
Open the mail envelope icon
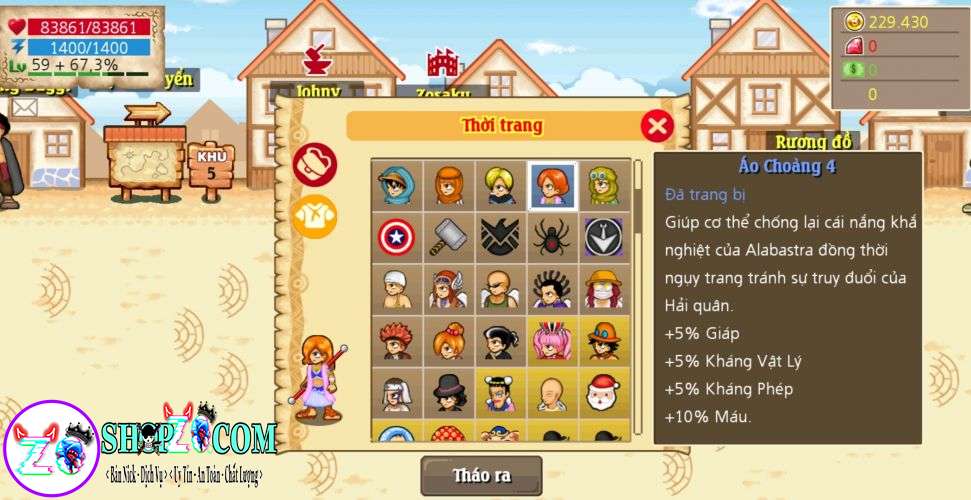[x=25, y=107]
